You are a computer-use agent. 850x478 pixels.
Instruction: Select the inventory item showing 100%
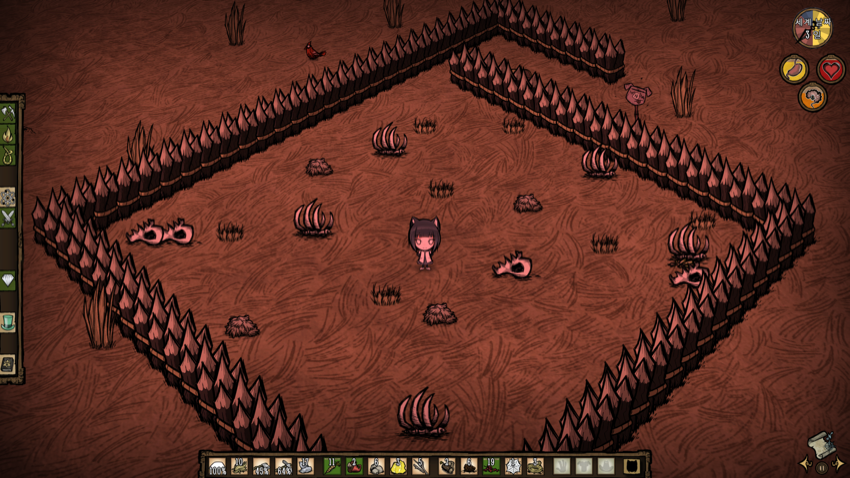pos(217,466)
